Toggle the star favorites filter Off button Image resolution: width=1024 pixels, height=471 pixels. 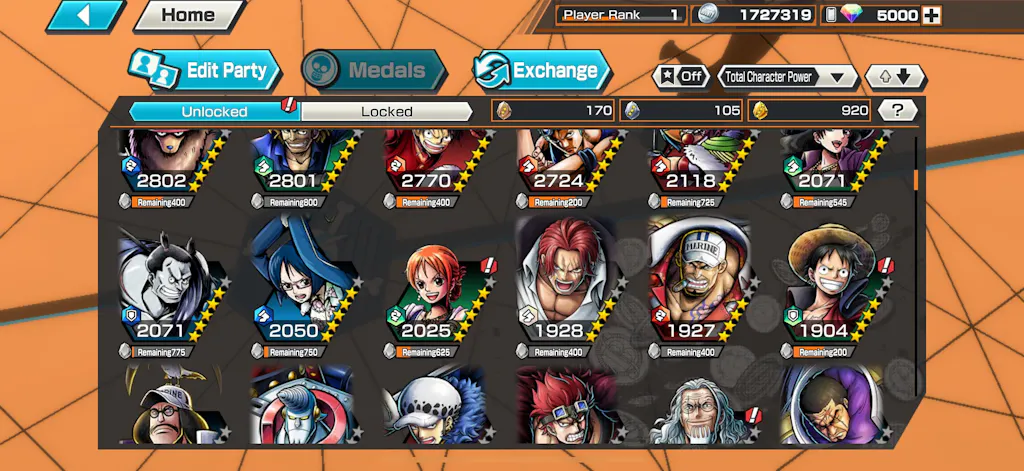click(x=681, y=76)
